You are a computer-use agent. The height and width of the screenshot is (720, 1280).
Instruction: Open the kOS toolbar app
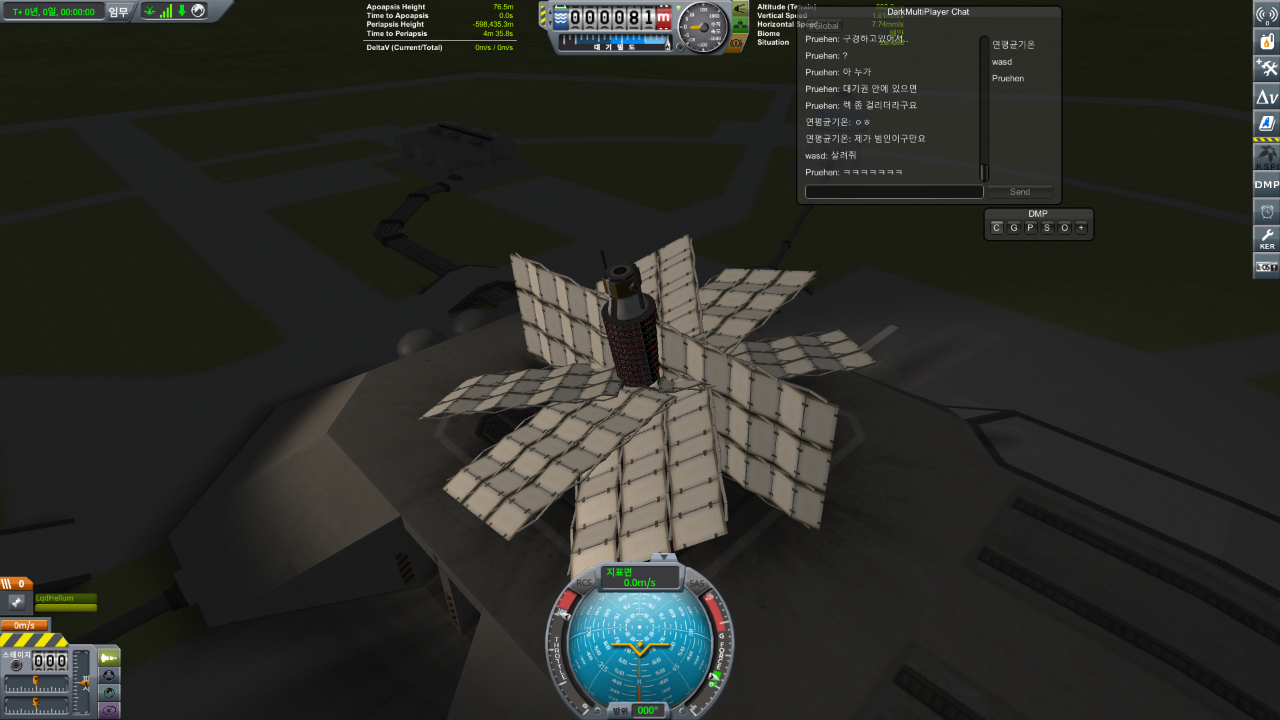(x=1267, y=266)
